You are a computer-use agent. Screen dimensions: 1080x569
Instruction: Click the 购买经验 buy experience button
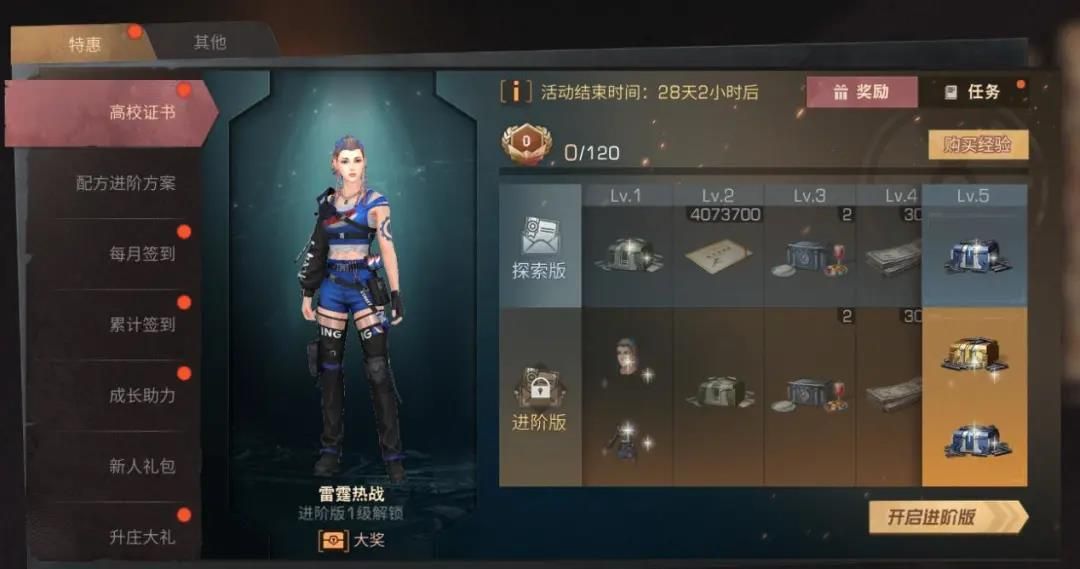pyautogui.click(x=977, y=145)
